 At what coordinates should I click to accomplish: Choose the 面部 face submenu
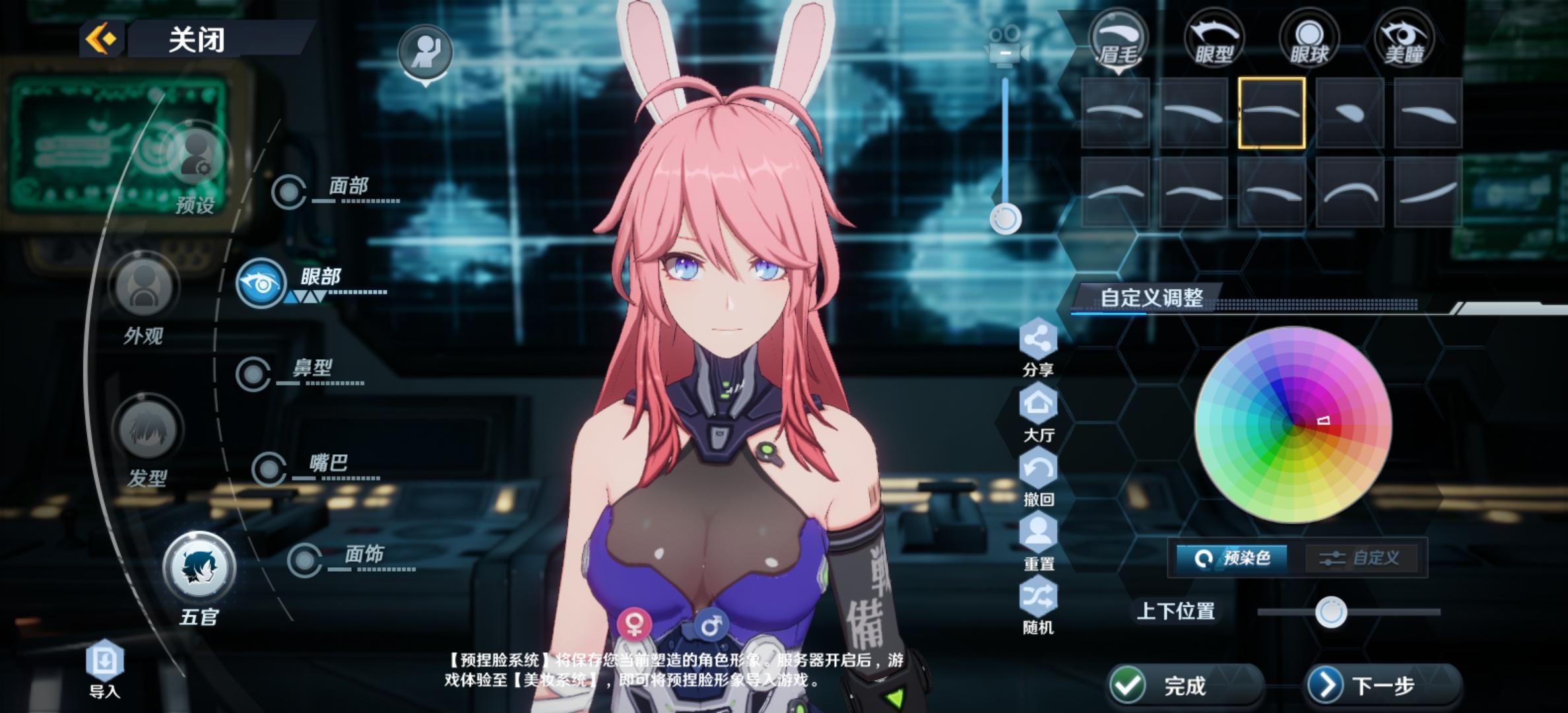click(289, 192)
